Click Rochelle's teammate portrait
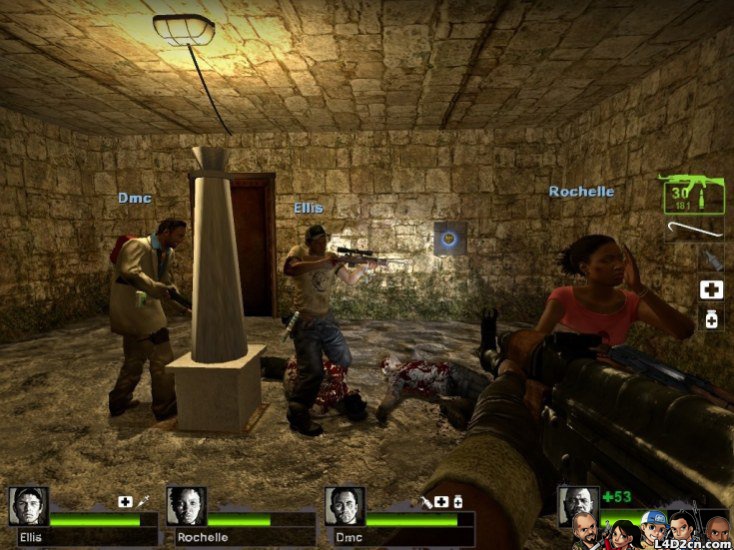 coord(187,506)
